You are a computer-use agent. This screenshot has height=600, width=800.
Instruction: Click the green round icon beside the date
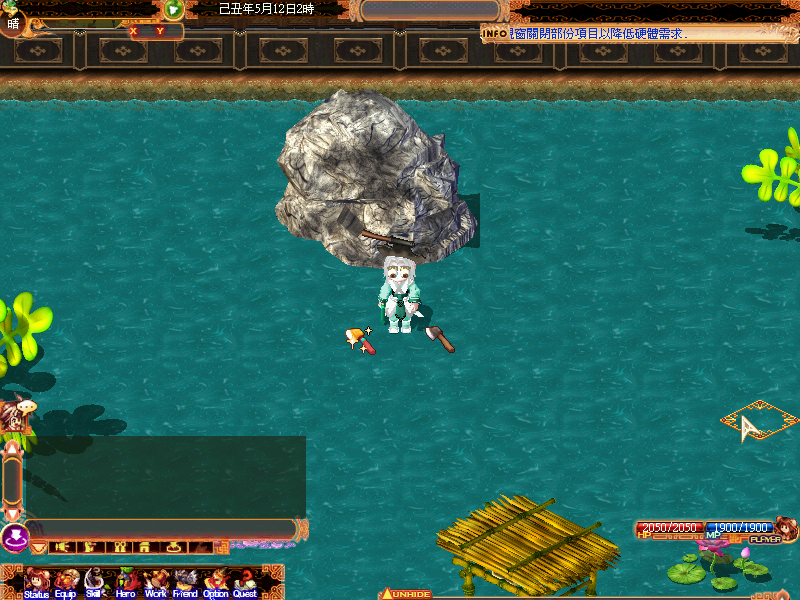click(x=174, y=10)
